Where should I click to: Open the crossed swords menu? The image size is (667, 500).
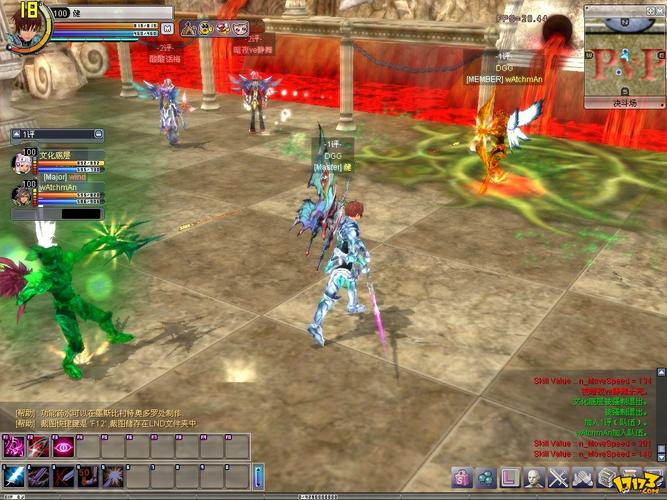(558, 477)
